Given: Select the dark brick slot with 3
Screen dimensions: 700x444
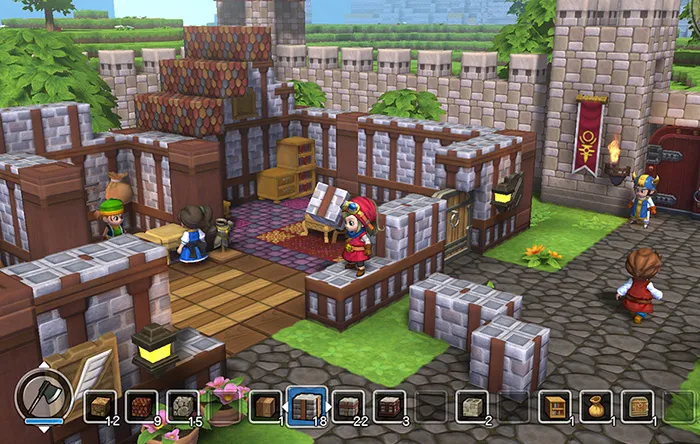Looking at the screenshot, I should [390, 406].
